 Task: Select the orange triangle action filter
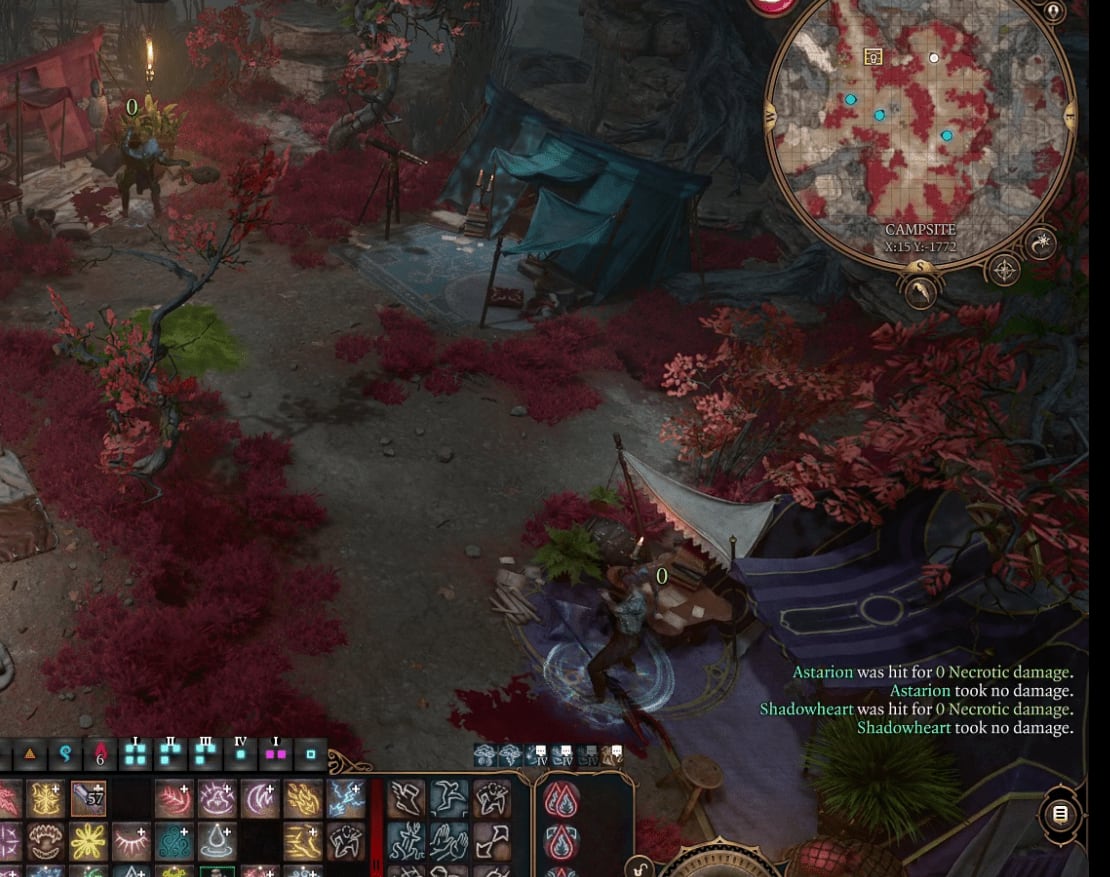[x=30, y=752]
